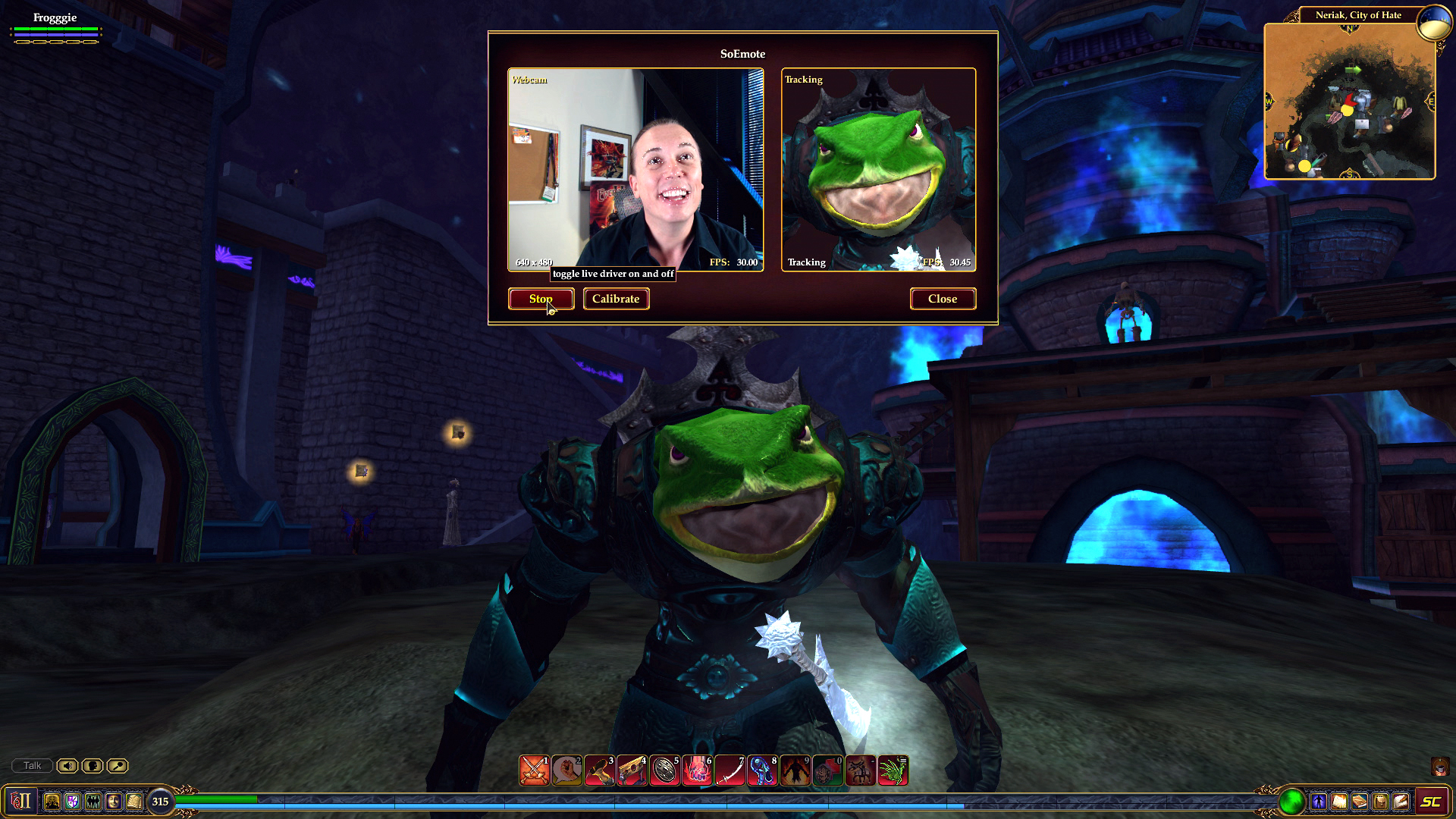Open the backpack inventory icon
Image resolution: width=1456 pixels, height=819 pixels.
coord(1380,801)
